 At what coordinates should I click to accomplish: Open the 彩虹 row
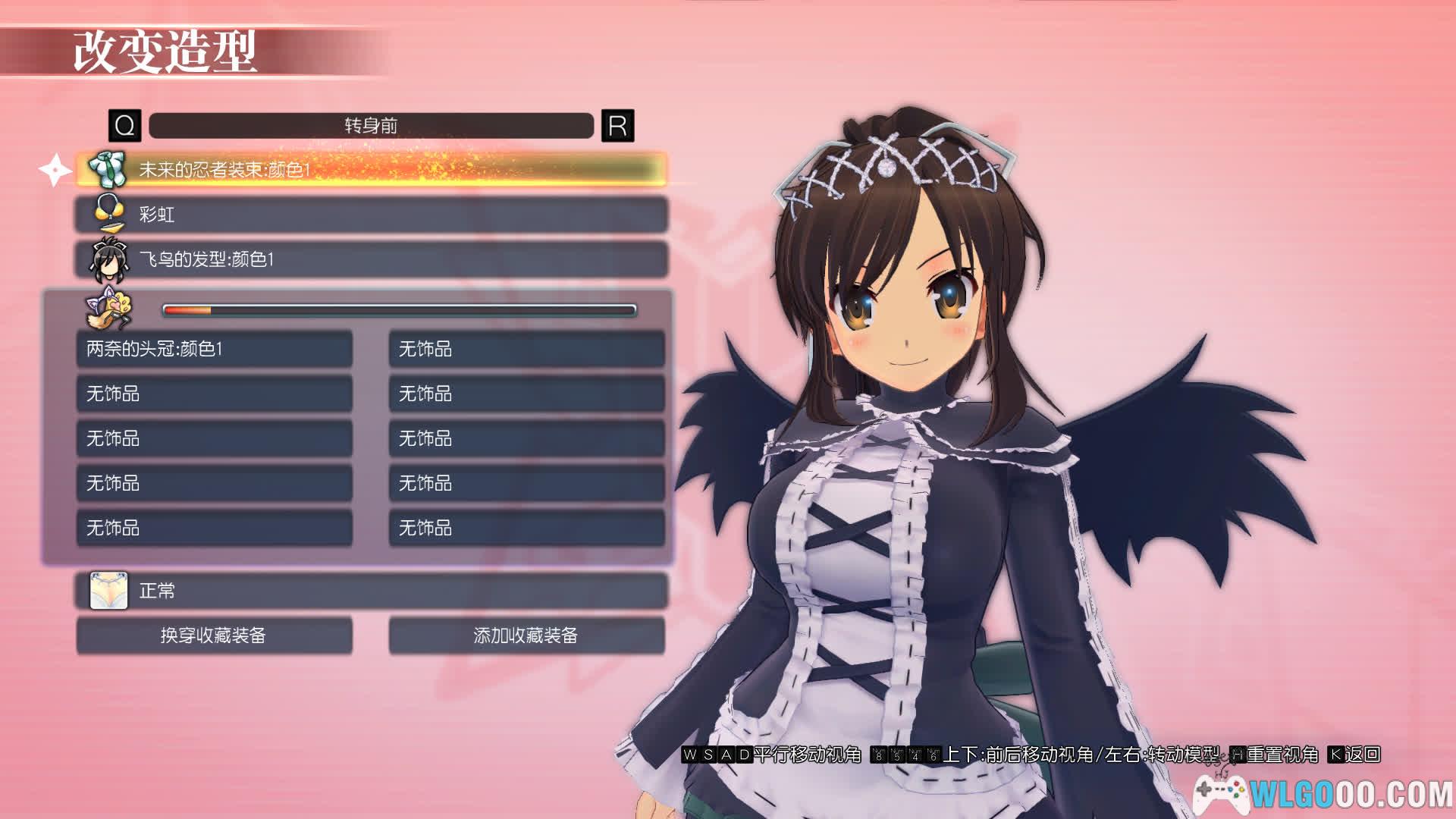point(372,215)
